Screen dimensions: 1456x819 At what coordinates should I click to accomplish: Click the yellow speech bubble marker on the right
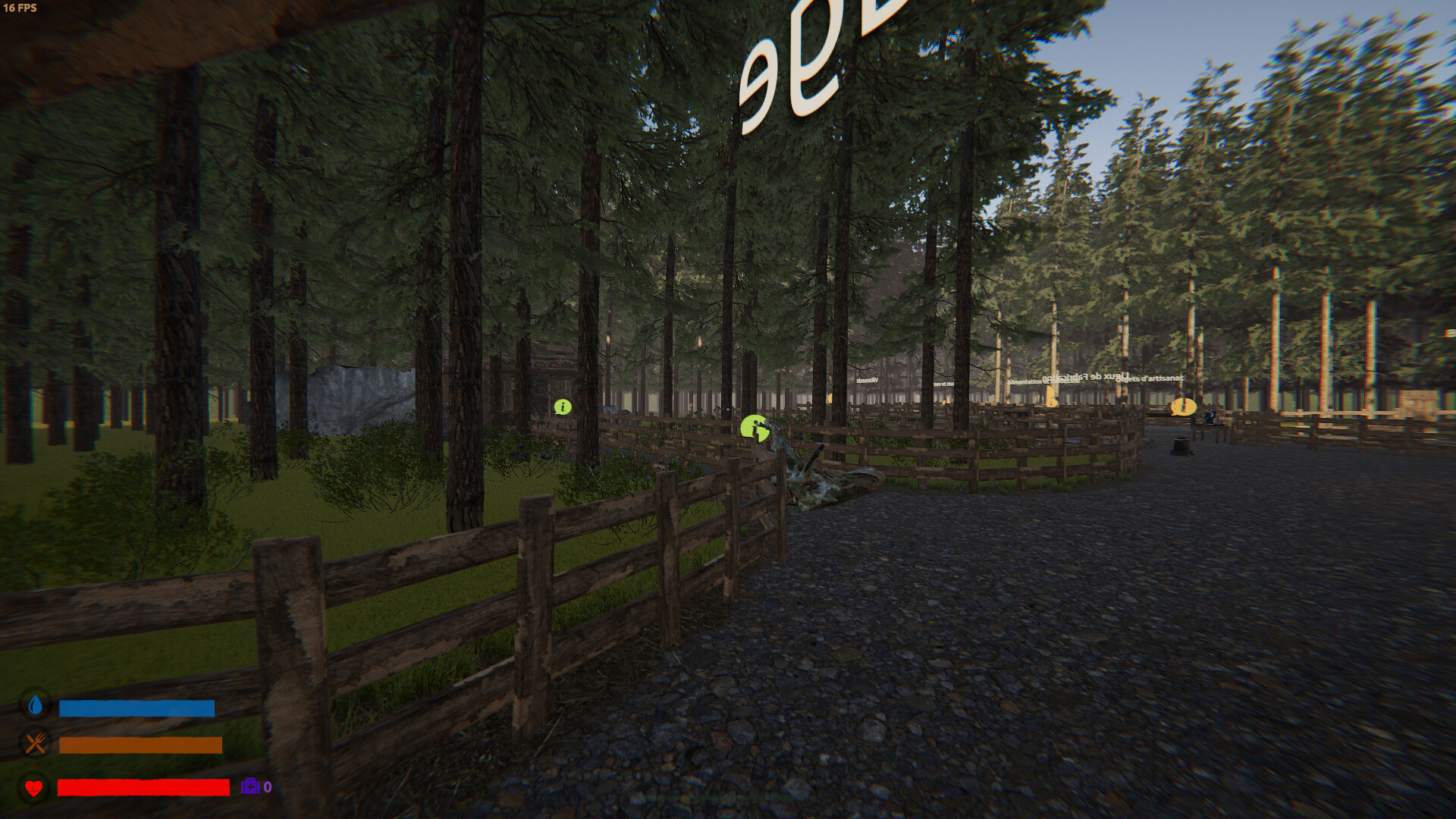coord(1184,407)
